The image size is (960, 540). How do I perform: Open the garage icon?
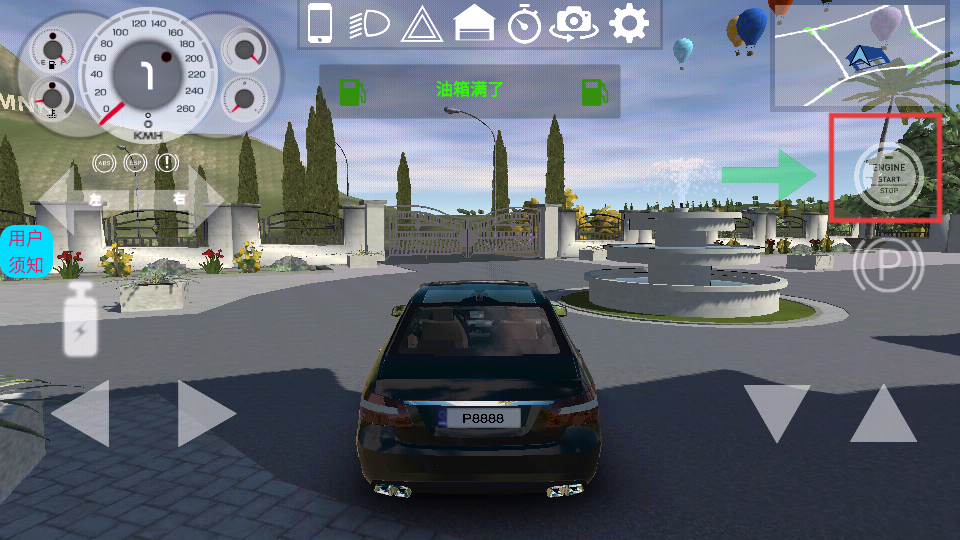pos(474,23)
